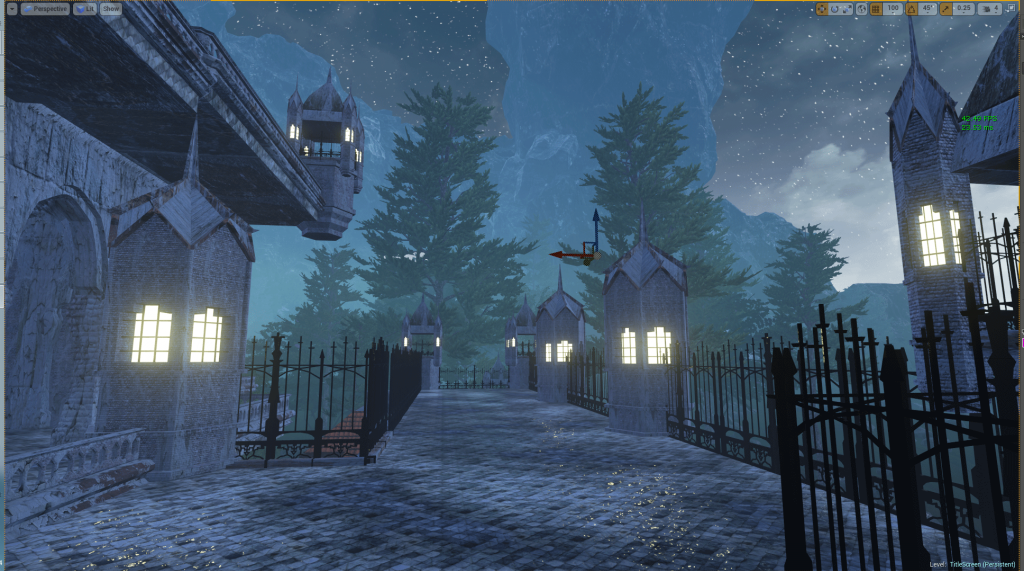Toggle the world/local coordinate globe
1024x571 pixels.
(x=861, y=8)
